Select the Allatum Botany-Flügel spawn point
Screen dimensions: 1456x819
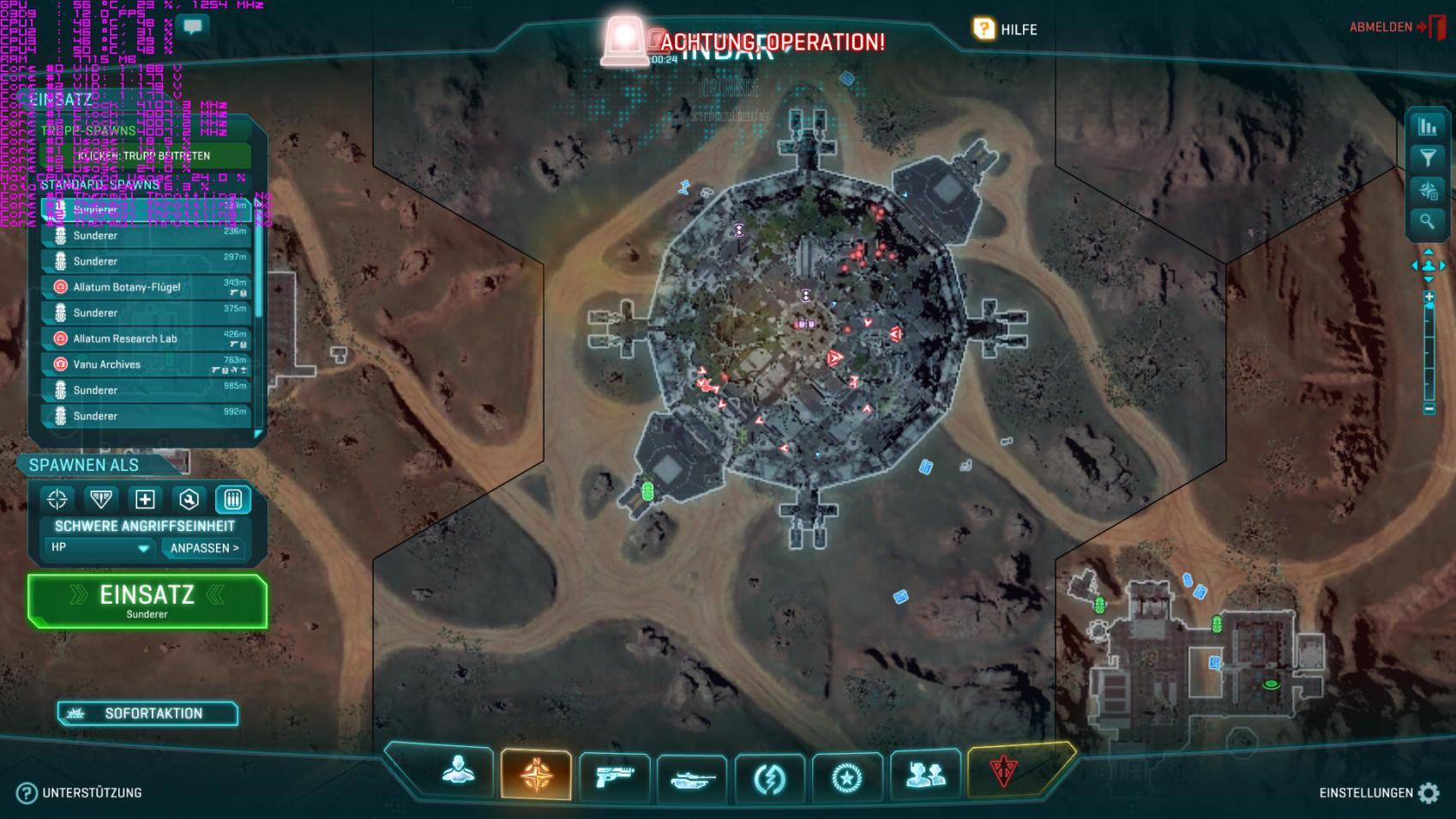(x=146, y=287)
